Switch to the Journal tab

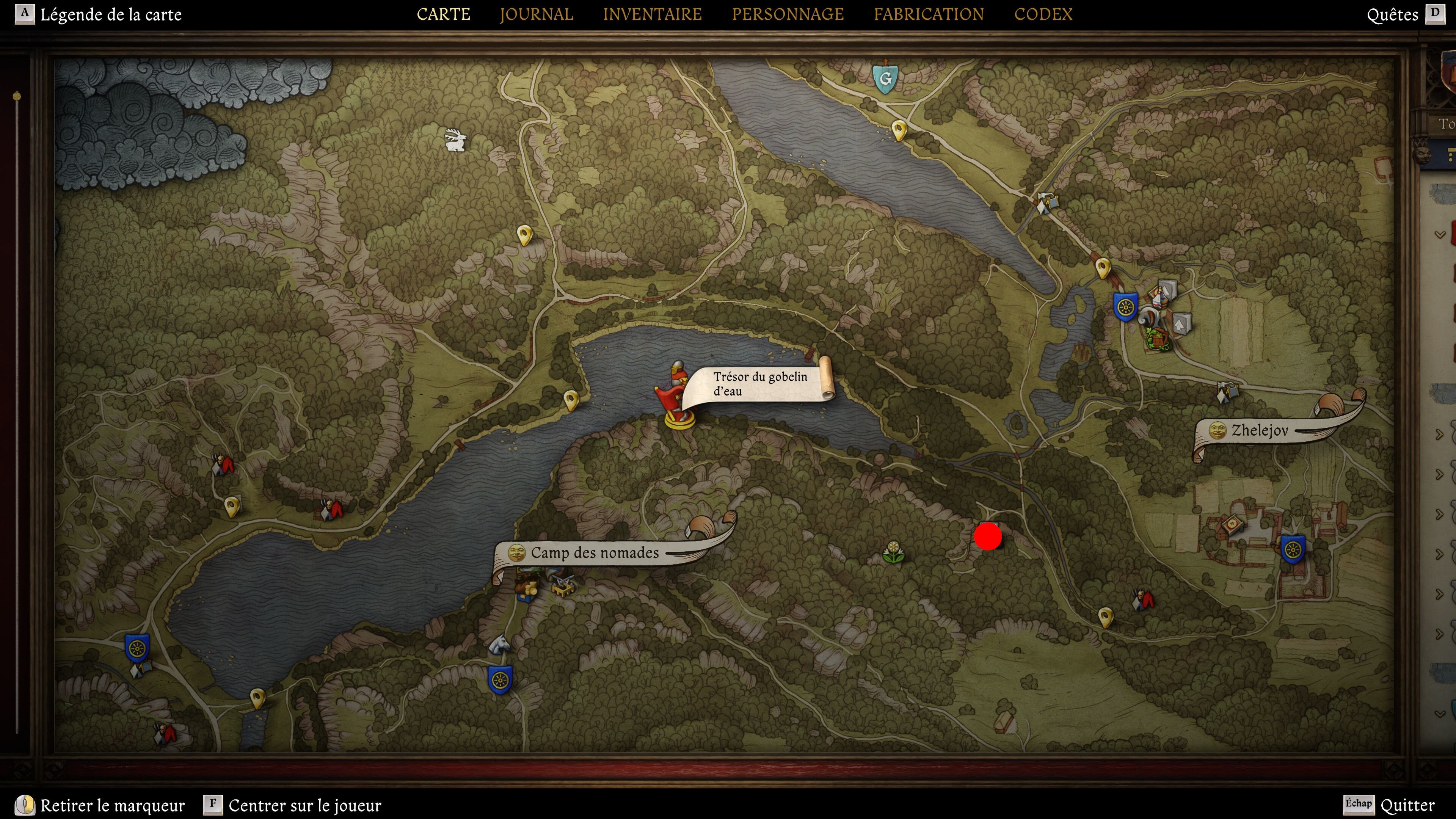[x=536, y=14]
